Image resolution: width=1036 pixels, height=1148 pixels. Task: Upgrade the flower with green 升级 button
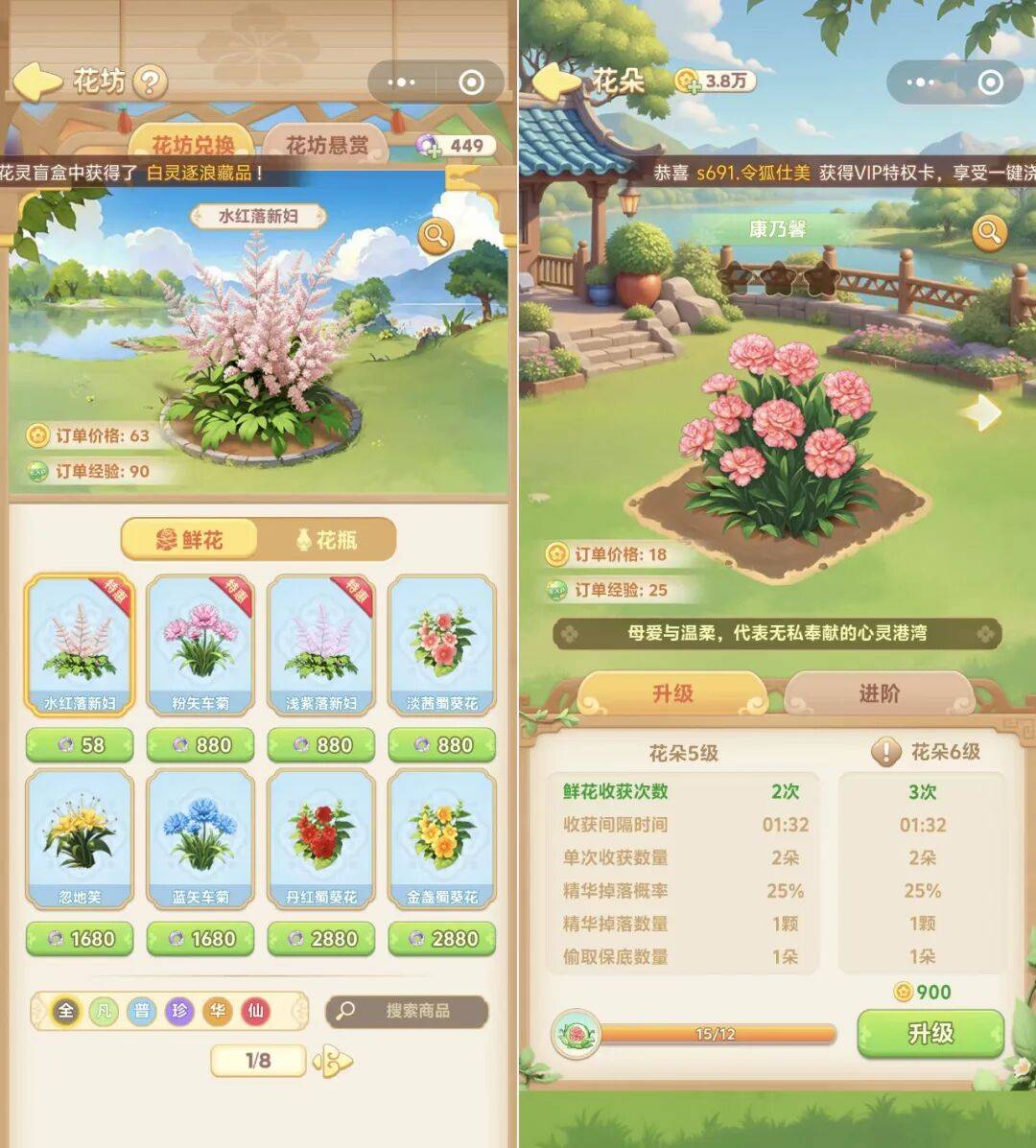tap(930, 1033)
